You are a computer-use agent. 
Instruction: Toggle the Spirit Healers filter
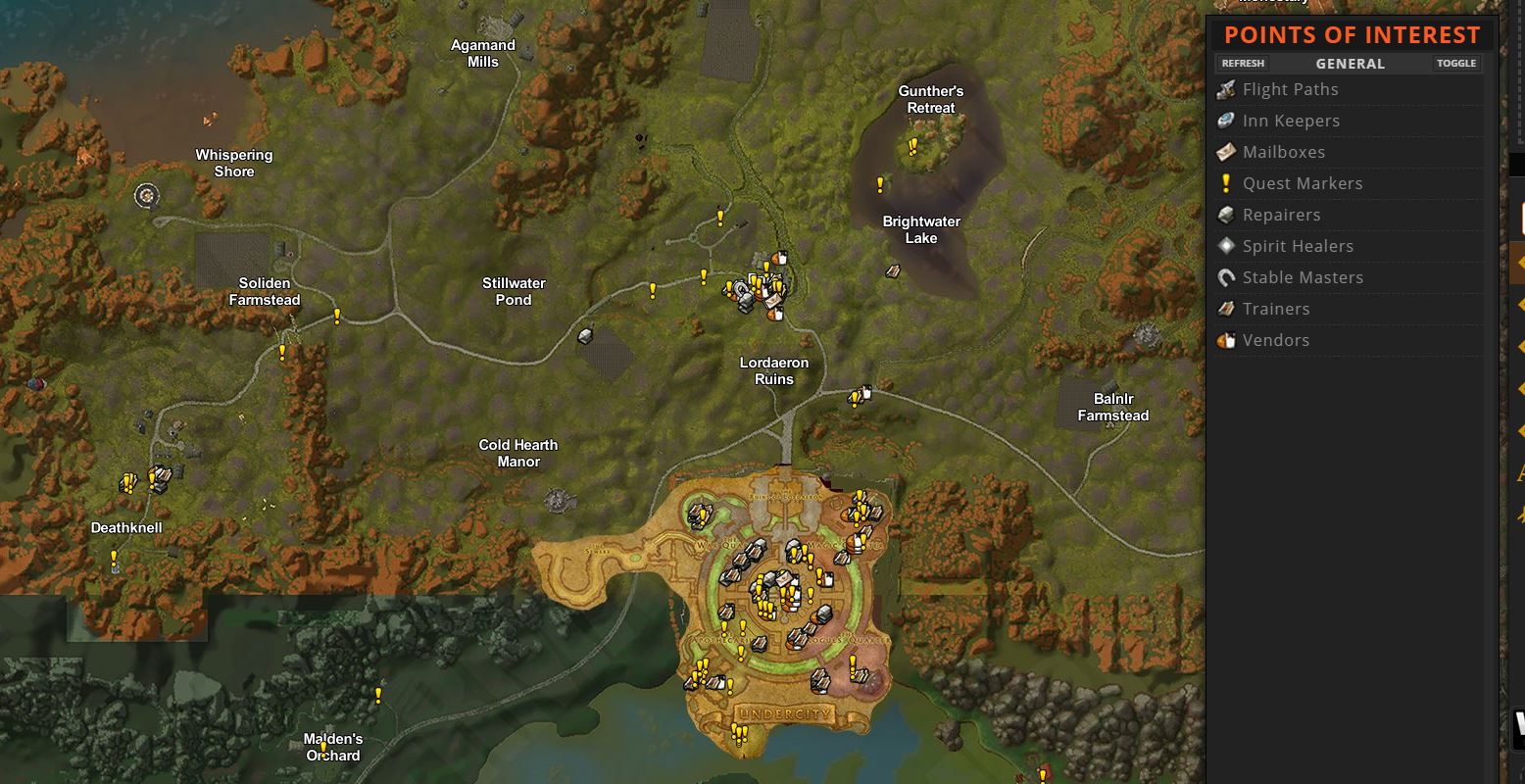[x=1298, y=246]
